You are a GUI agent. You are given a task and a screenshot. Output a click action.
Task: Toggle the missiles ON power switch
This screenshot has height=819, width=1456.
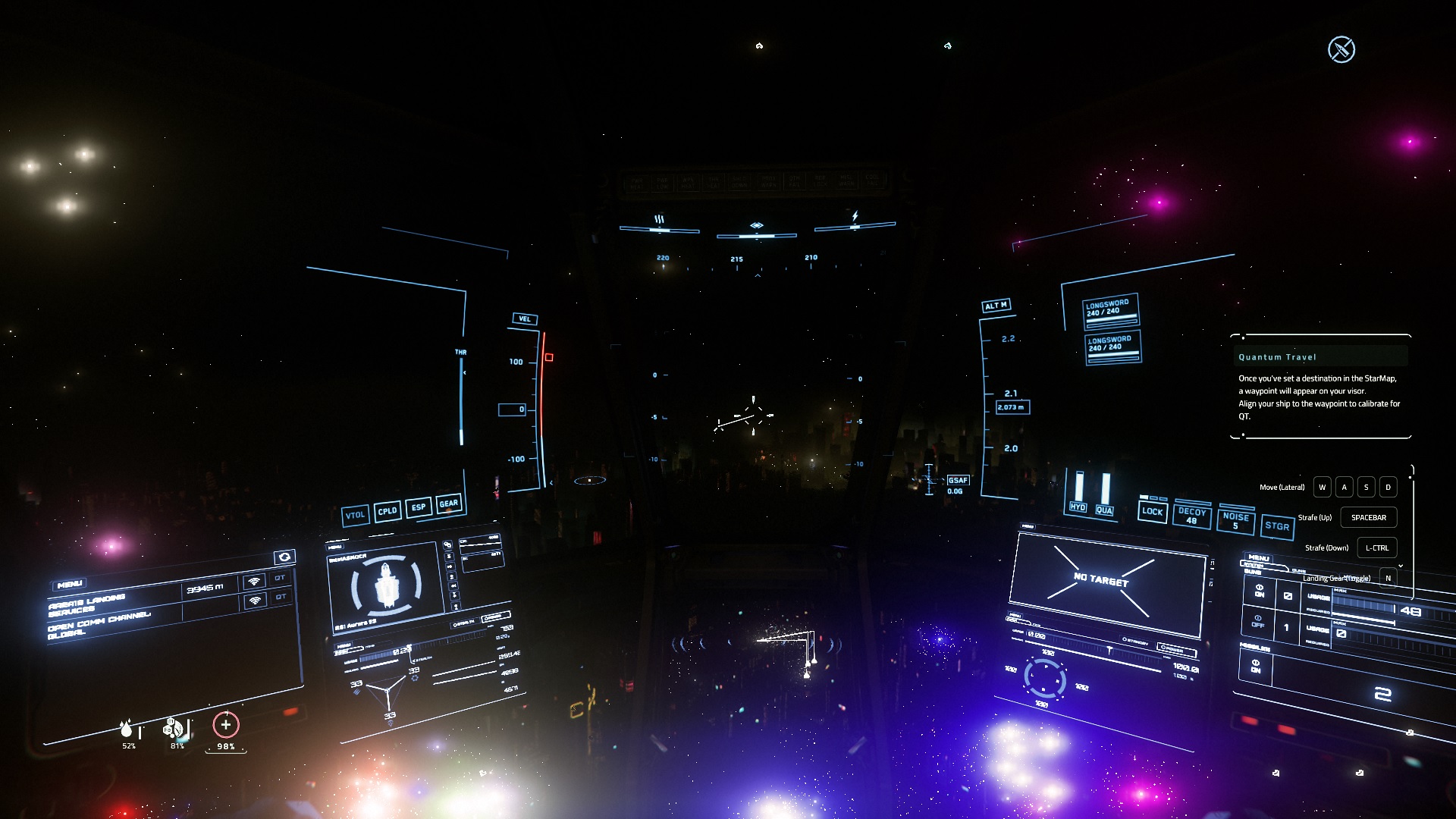tap(1256, 666)
